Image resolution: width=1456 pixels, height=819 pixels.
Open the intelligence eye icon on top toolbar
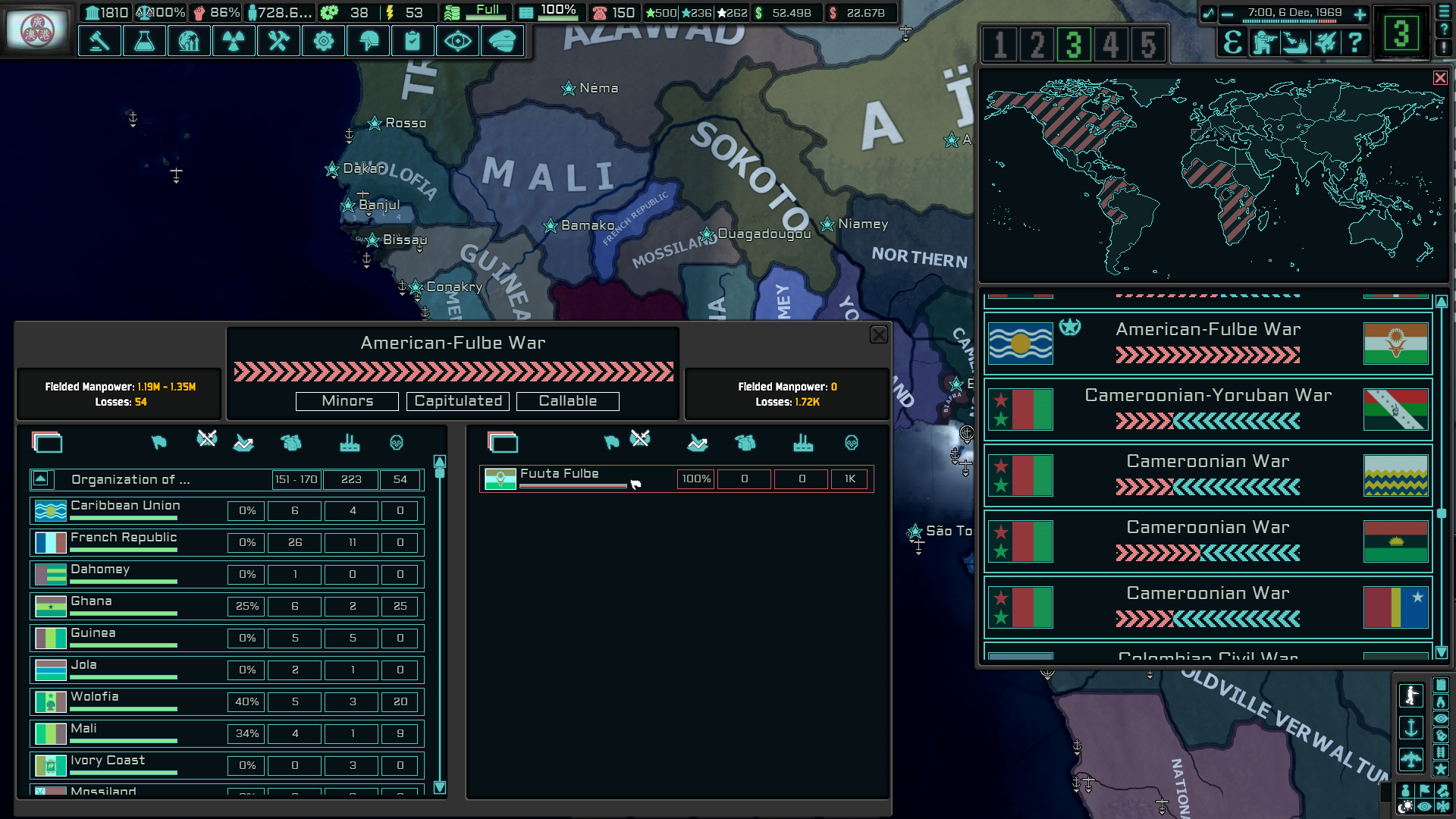click(x=457, y=41)
